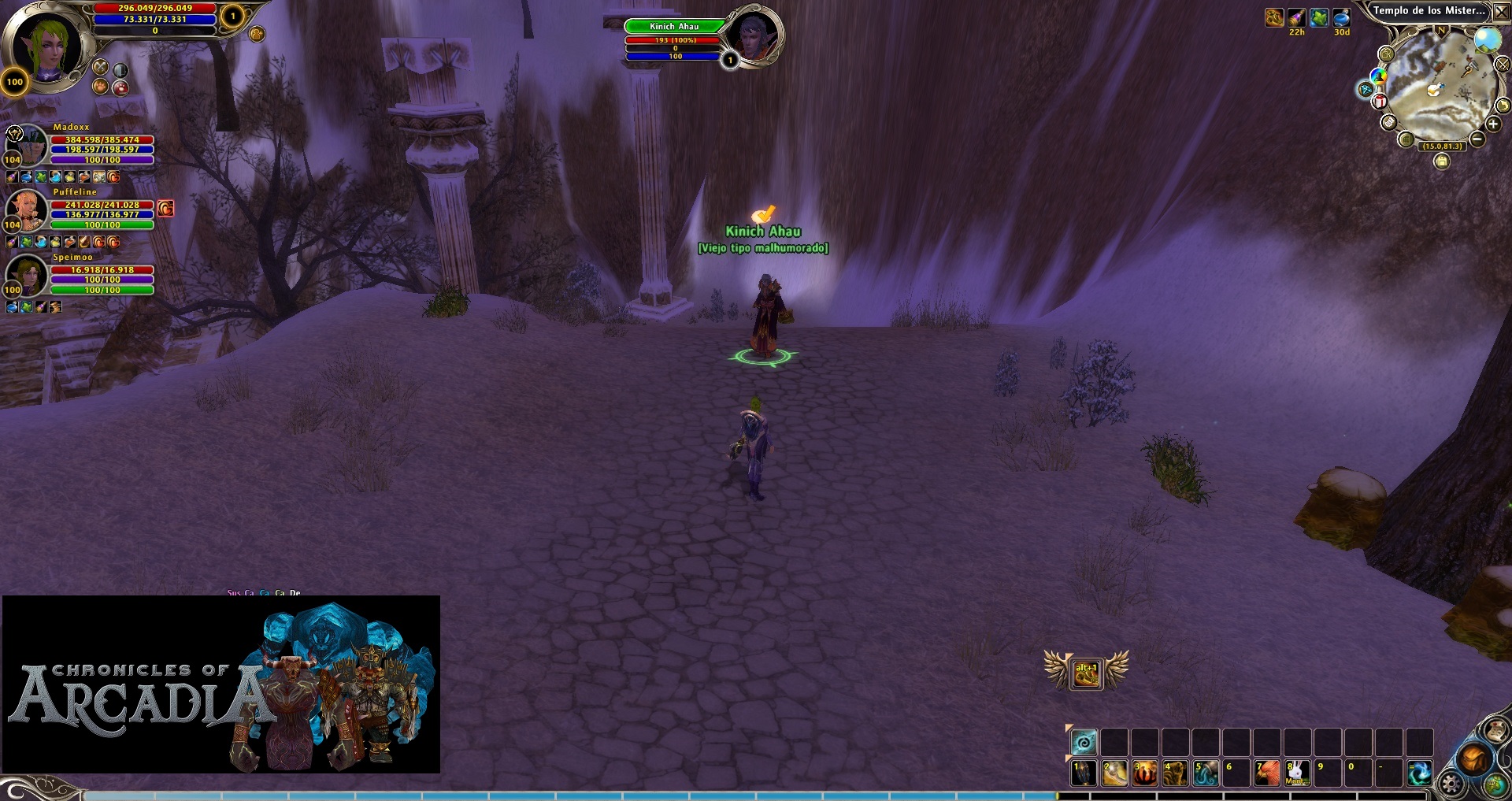This screenshot has width=1512, height=801.
Task: Click the Kinich Ahau target portrait
Action: click(x=754, y=37)
